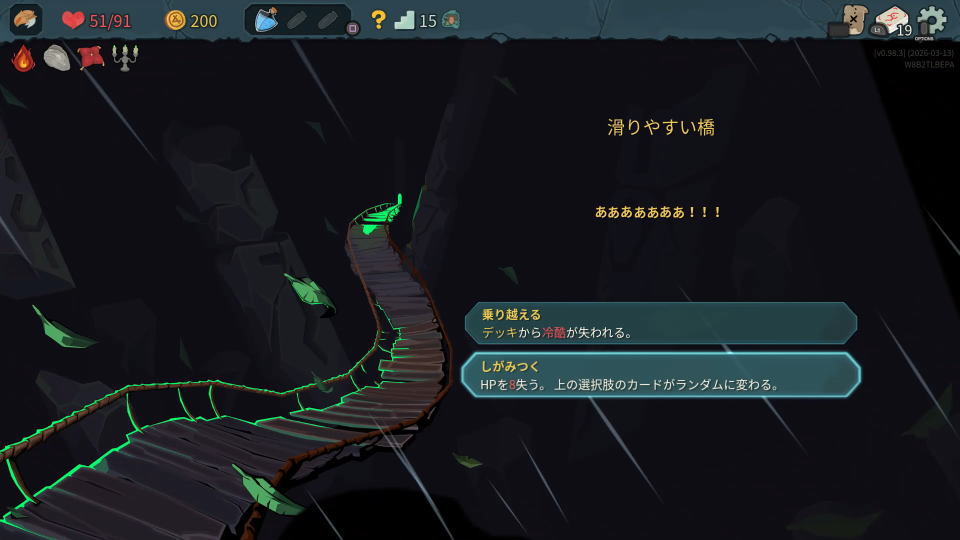Click the green boss face icon
Screen dimensions: 960x540
tap(451, 20)
